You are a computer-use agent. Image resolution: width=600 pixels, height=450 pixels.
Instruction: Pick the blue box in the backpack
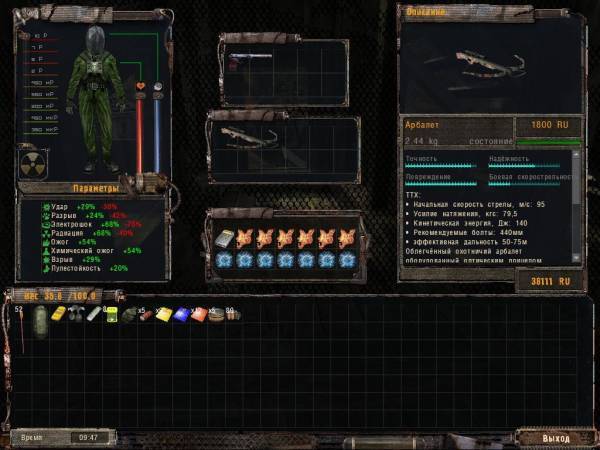pos(181,314)
